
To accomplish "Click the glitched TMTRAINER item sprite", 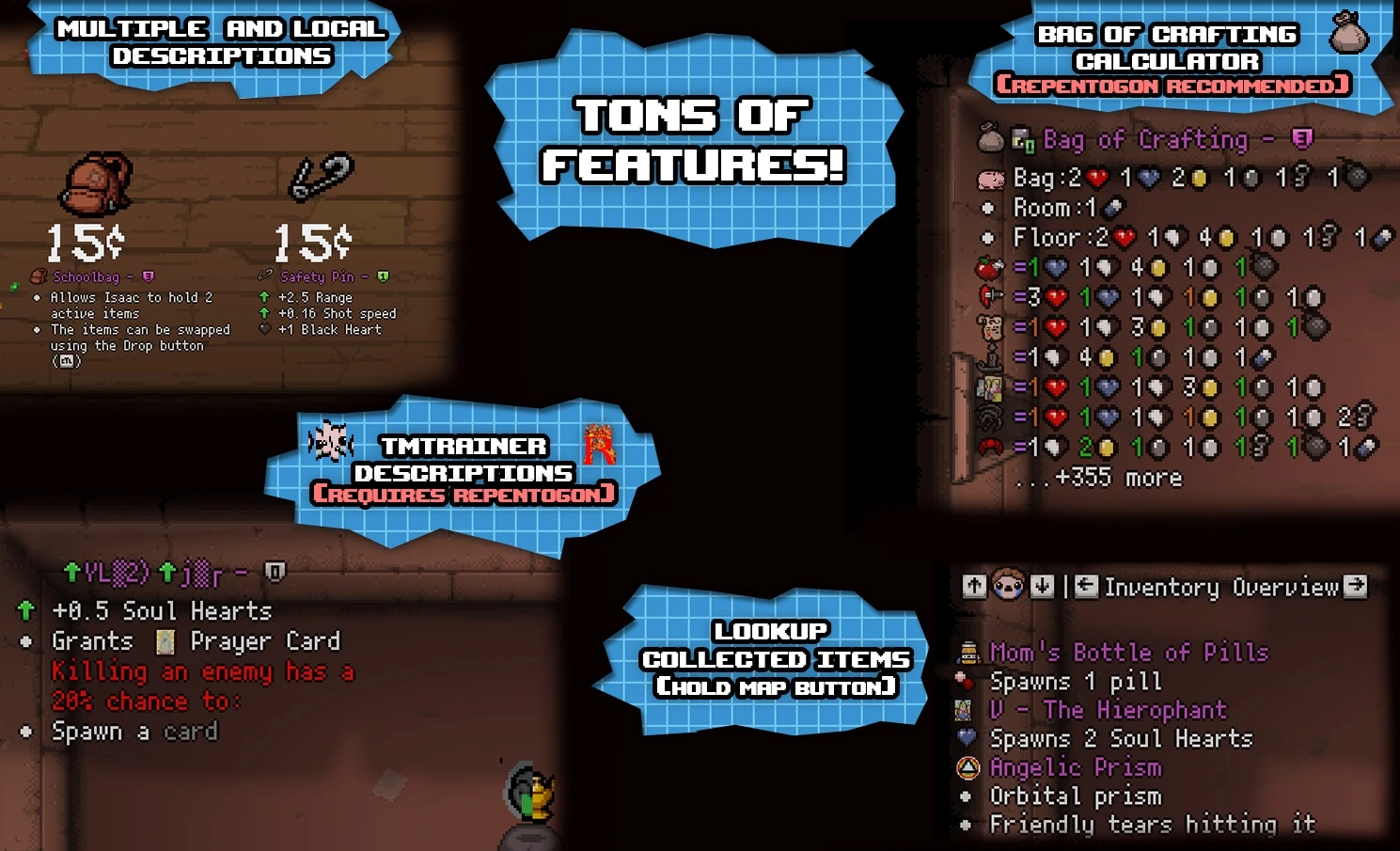I will 331,442.
